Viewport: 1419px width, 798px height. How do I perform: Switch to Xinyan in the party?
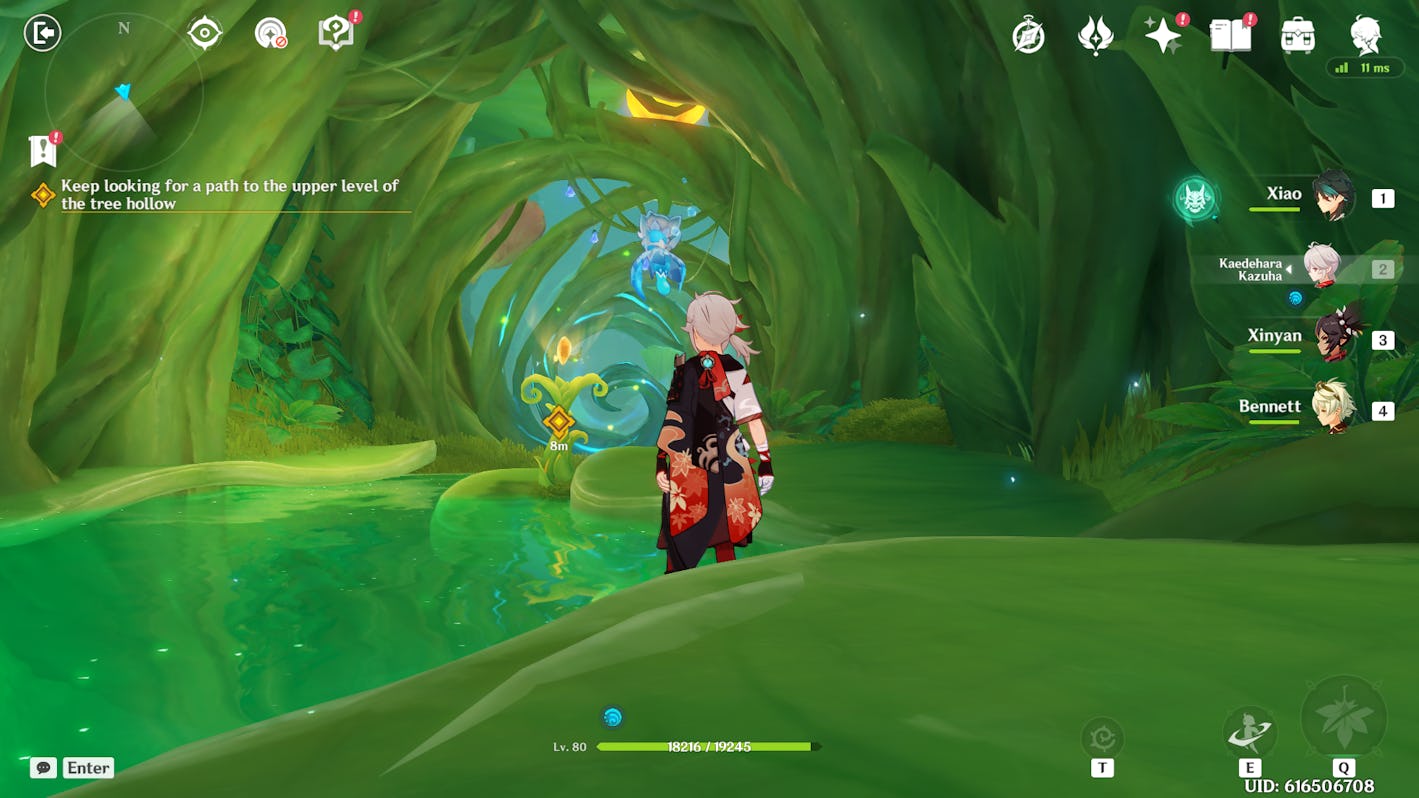tap(1331, 337)
